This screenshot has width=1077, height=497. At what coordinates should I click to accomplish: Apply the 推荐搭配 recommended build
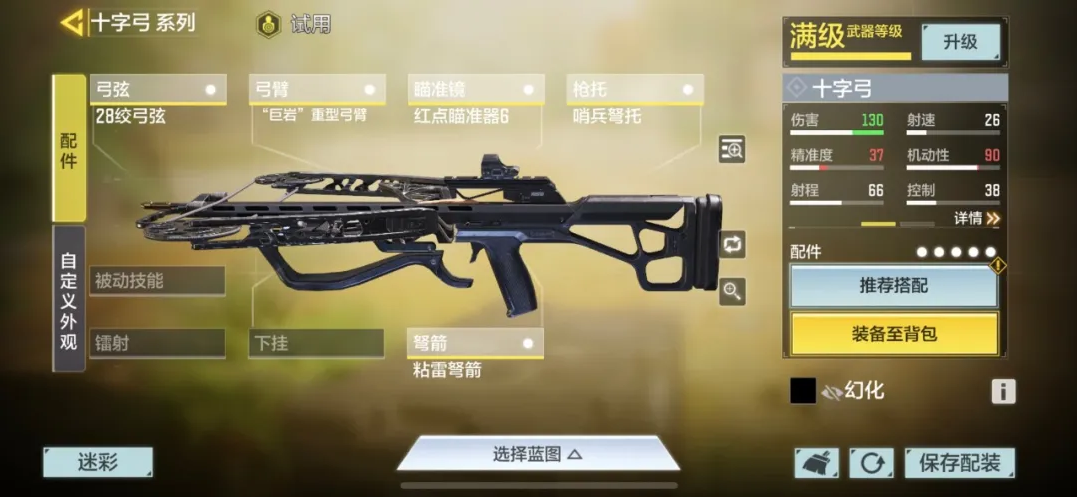pyautogui.click(x=893, y=286)
